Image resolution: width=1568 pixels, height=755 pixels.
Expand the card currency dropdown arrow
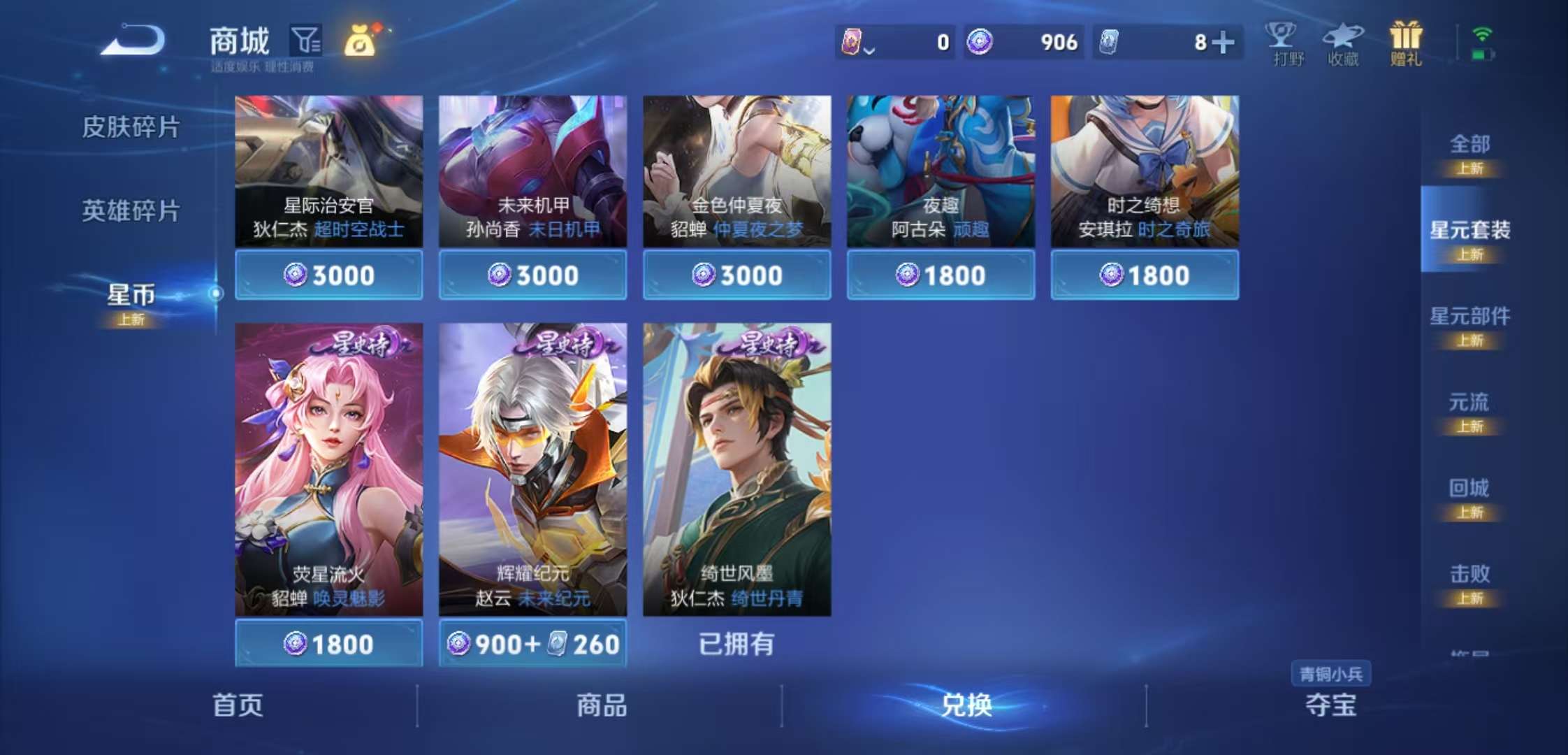point(869,49)
